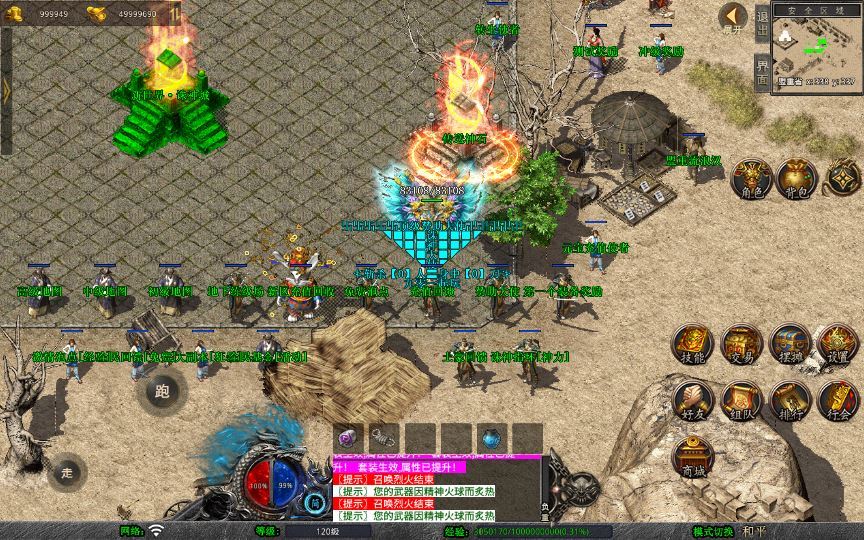This screenshot has height=540, width=864.
Task: Open the 排行 rankings board
Action: [789, 399]
